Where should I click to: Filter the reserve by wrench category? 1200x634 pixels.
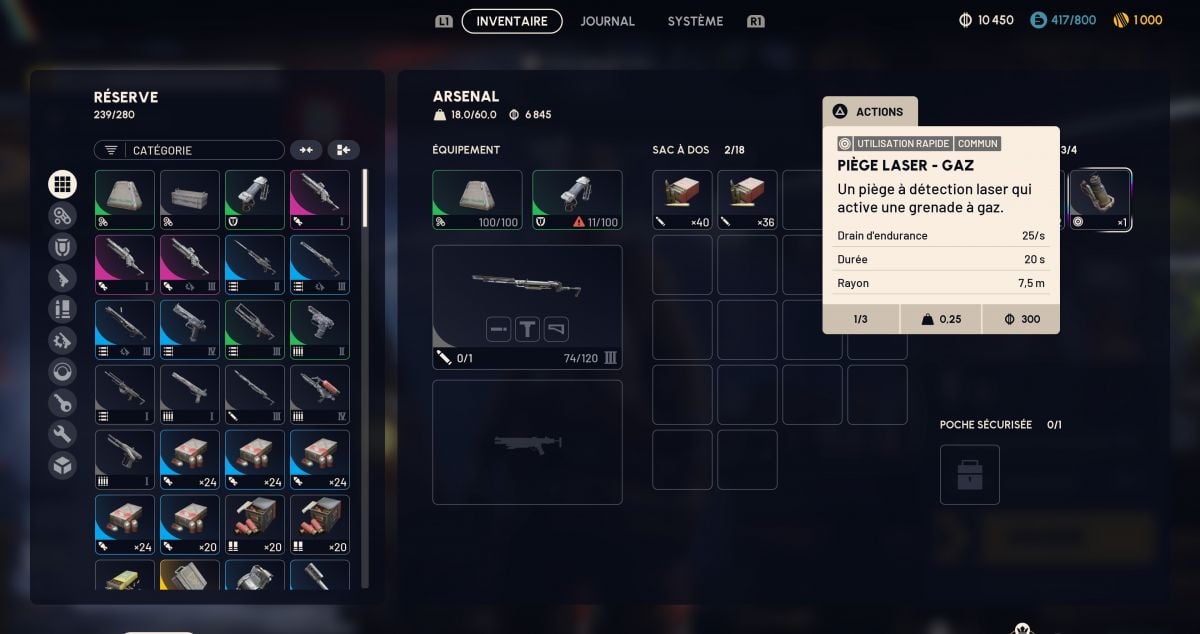tap(62, 434)
